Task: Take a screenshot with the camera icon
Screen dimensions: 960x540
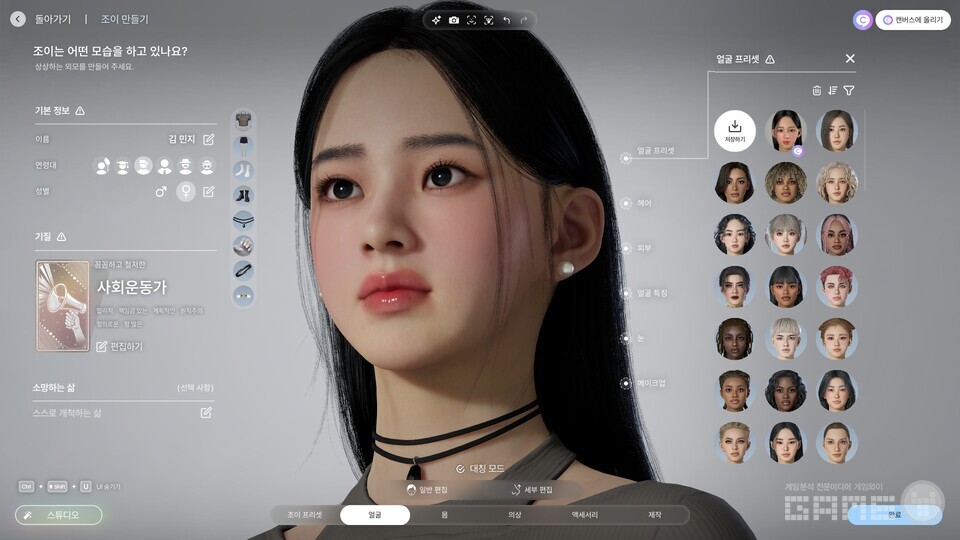Action: coord(454,20)
